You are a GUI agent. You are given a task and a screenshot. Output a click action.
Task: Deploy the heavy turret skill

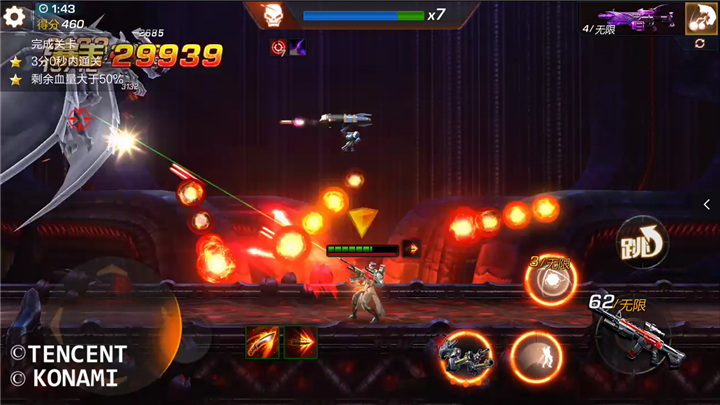[463, 355]
